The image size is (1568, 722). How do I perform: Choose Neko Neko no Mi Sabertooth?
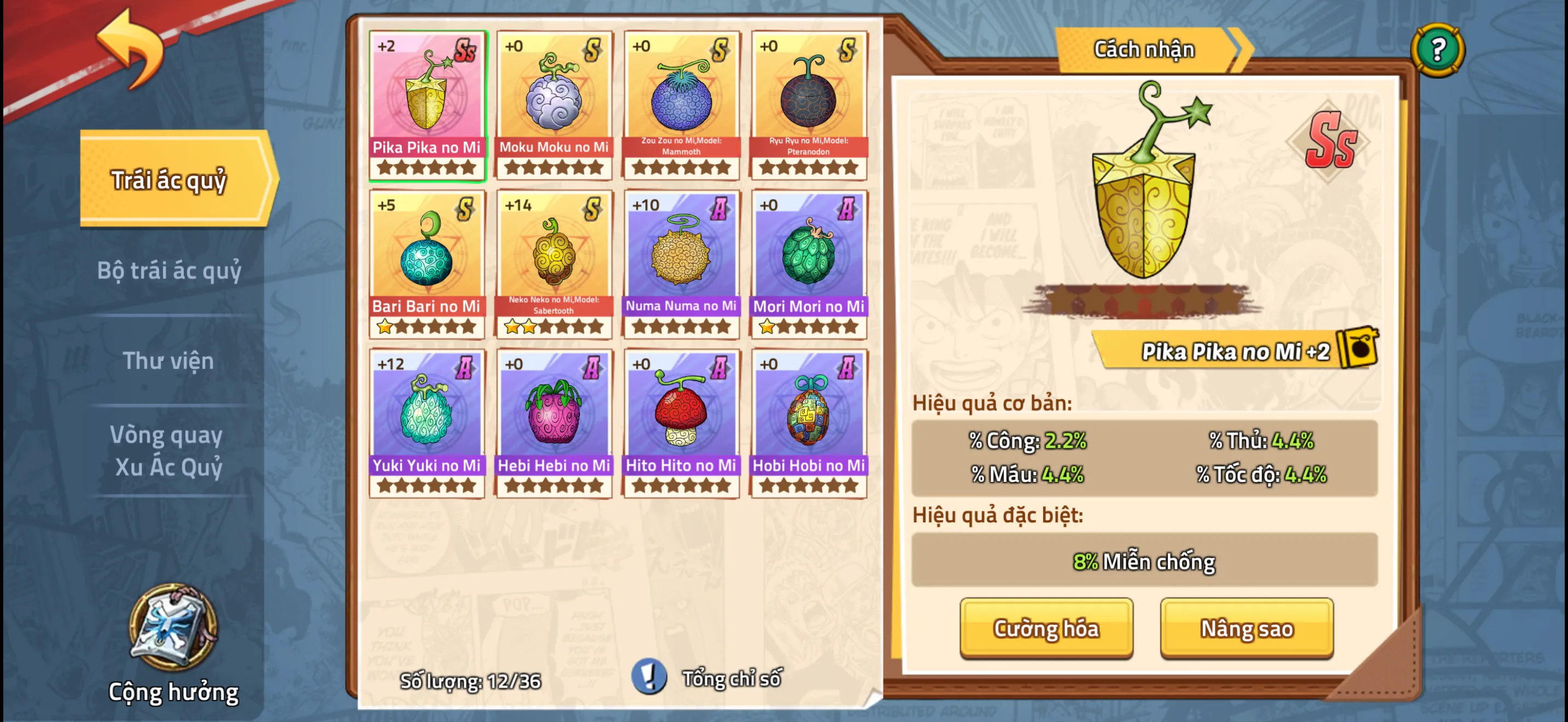pyautogui.click(x=554, y=264)
